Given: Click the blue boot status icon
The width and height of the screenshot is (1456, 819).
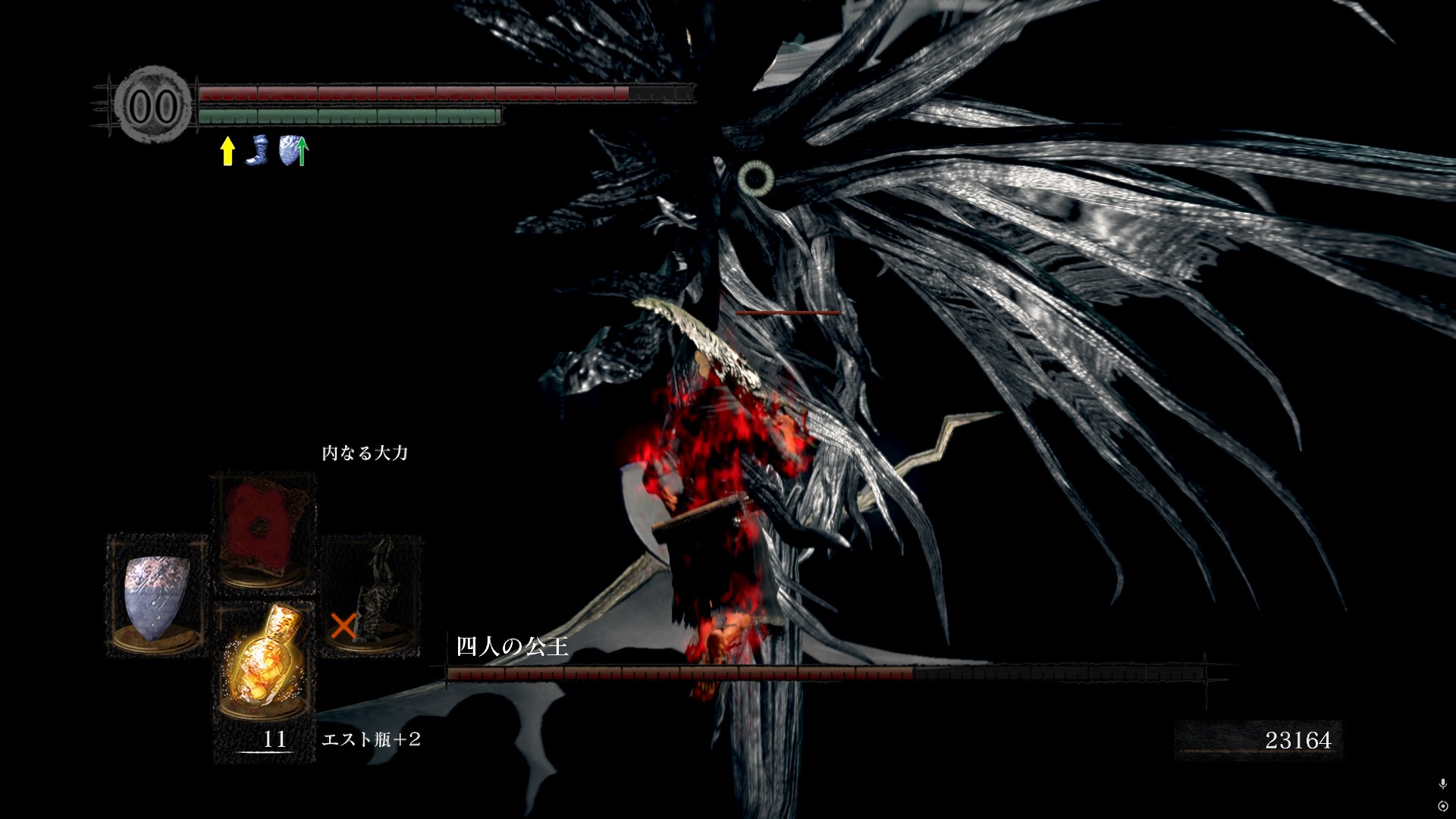Looking at the screenshot, I should (x=259, y=150).
